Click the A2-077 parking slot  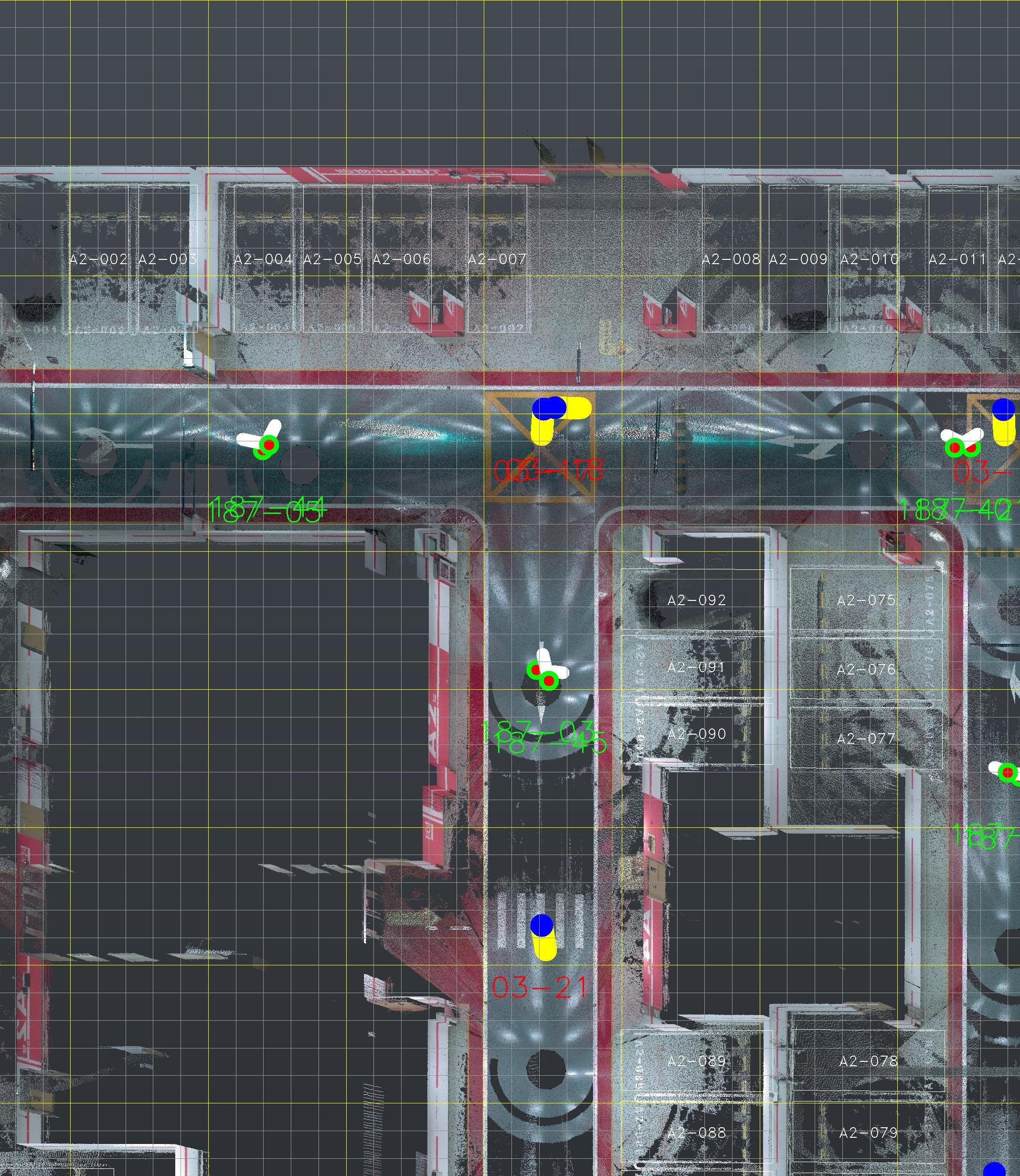(x=866, y=739)
